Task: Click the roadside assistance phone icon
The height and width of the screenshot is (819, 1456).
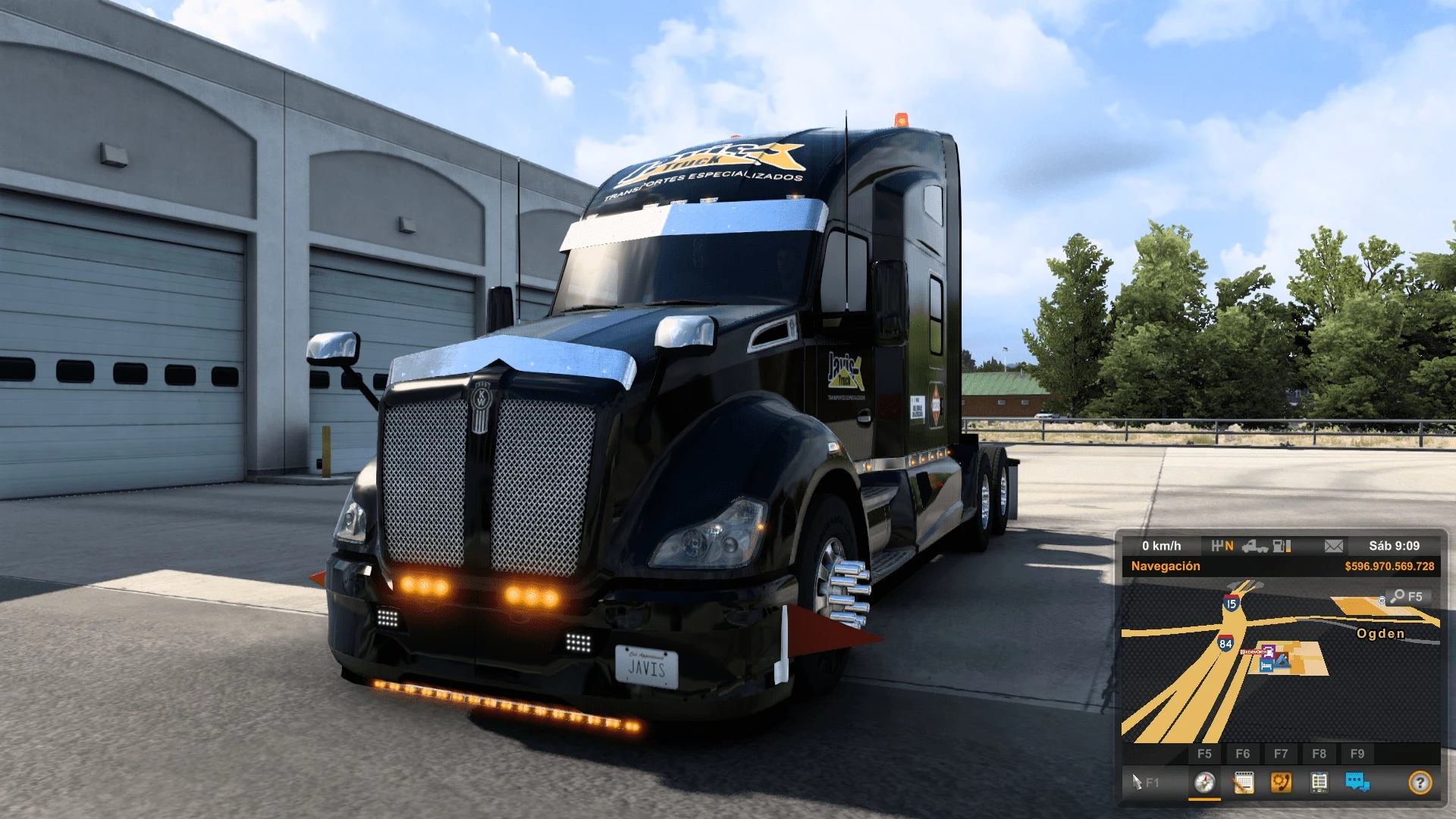Action: point(1282,782)
